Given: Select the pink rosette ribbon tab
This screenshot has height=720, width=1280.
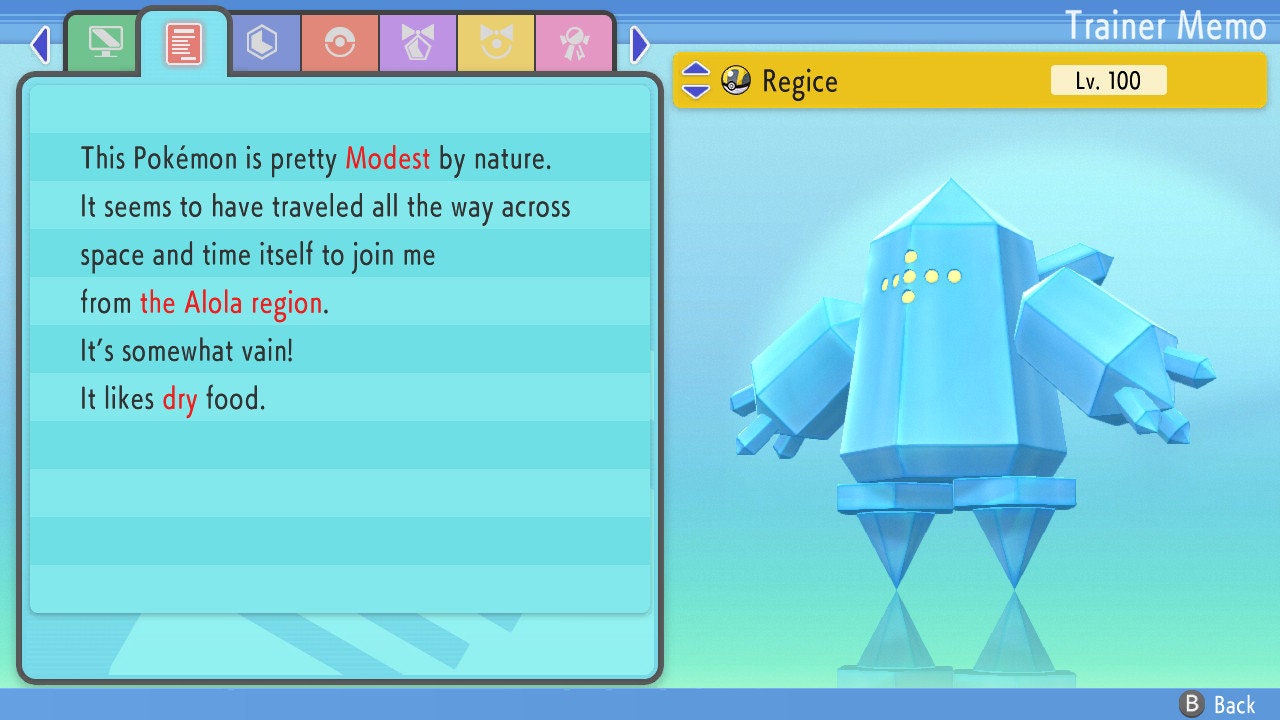Looking at the screenshot, I should (573, 42).
